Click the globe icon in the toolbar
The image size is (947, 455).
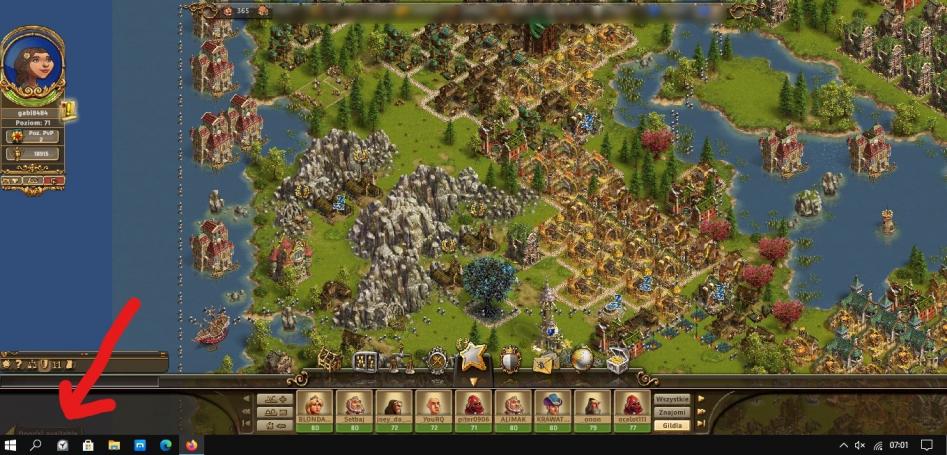click(x=582, y=360)
